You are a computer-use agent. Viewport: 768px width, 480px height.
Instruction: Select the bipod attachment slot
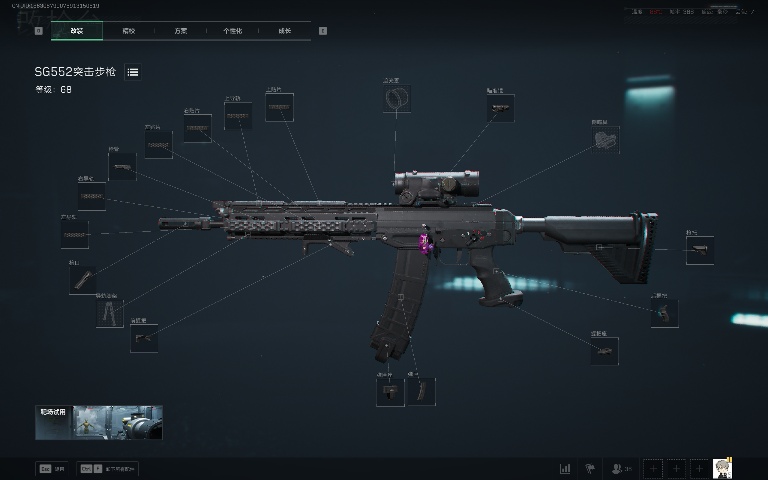pos(110,313)
